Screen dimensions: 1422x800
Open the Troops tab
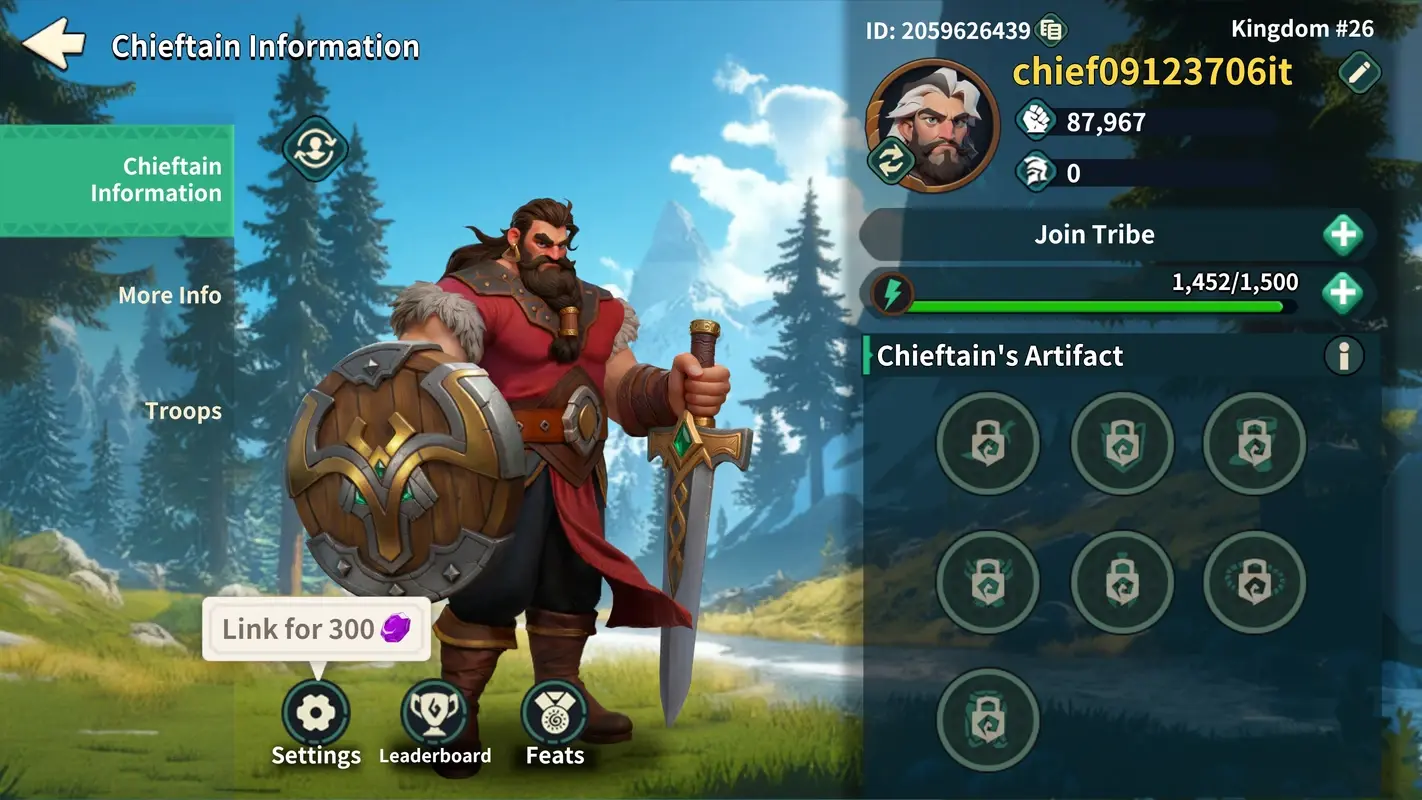[183, 410]
